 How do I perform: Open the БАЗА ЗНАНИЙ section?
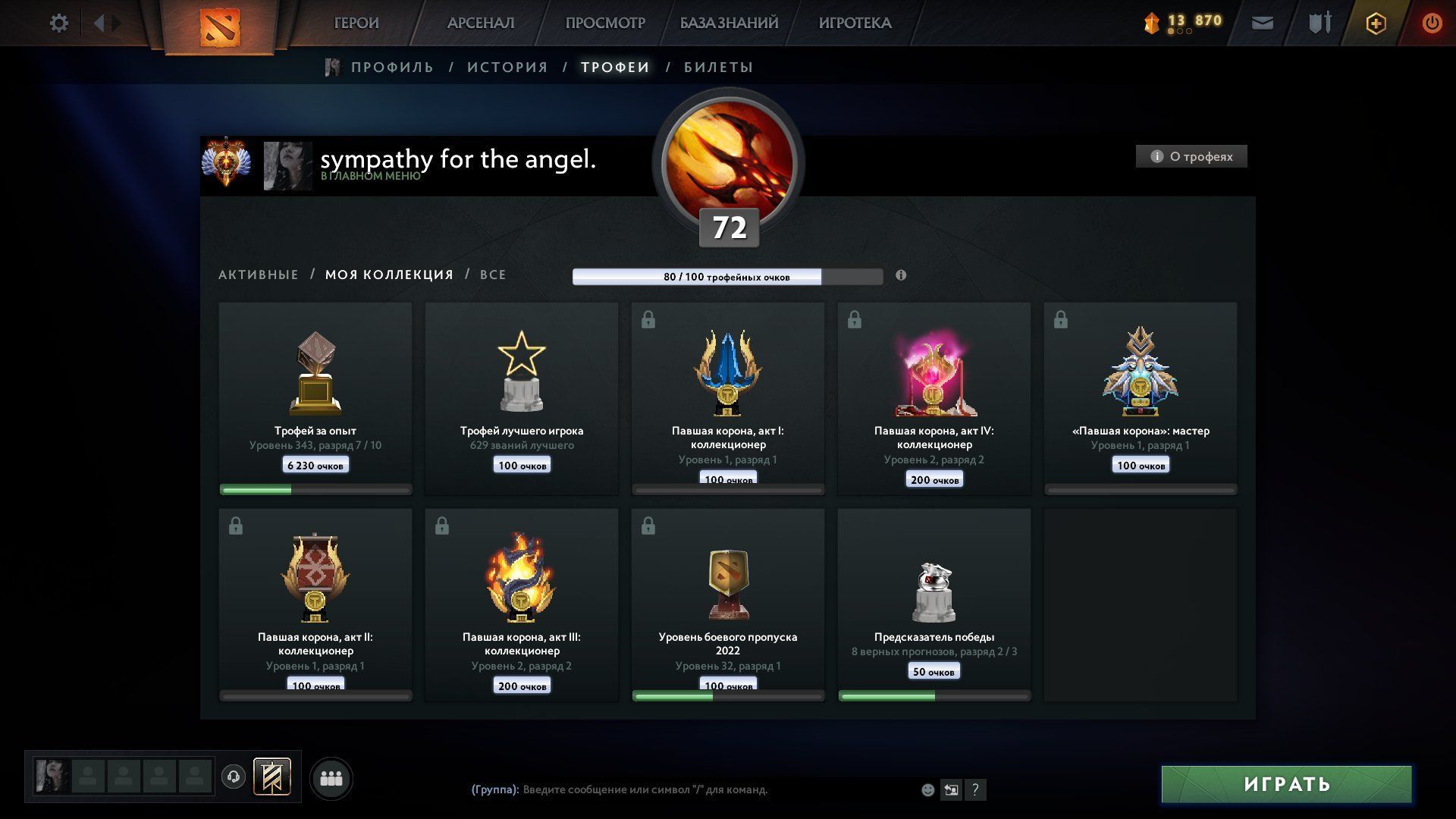point(729,24)
